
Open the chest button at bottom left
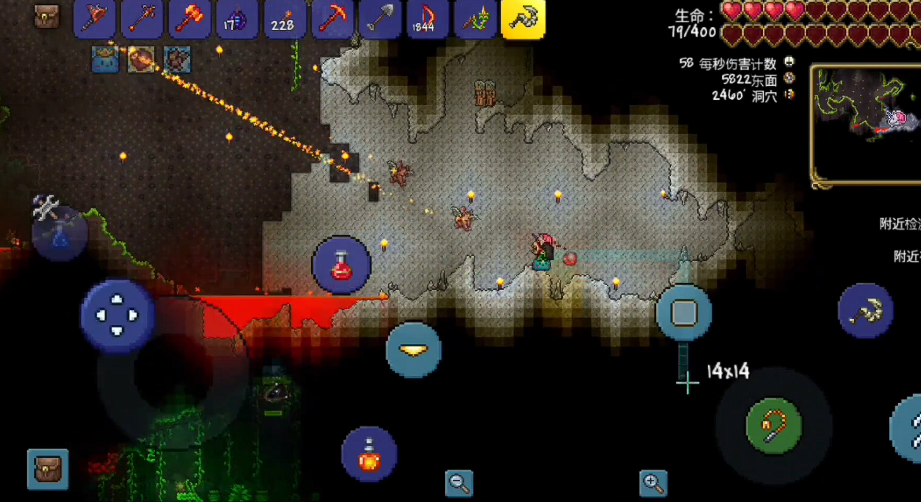pyautogui.click(x=47, y=468)
